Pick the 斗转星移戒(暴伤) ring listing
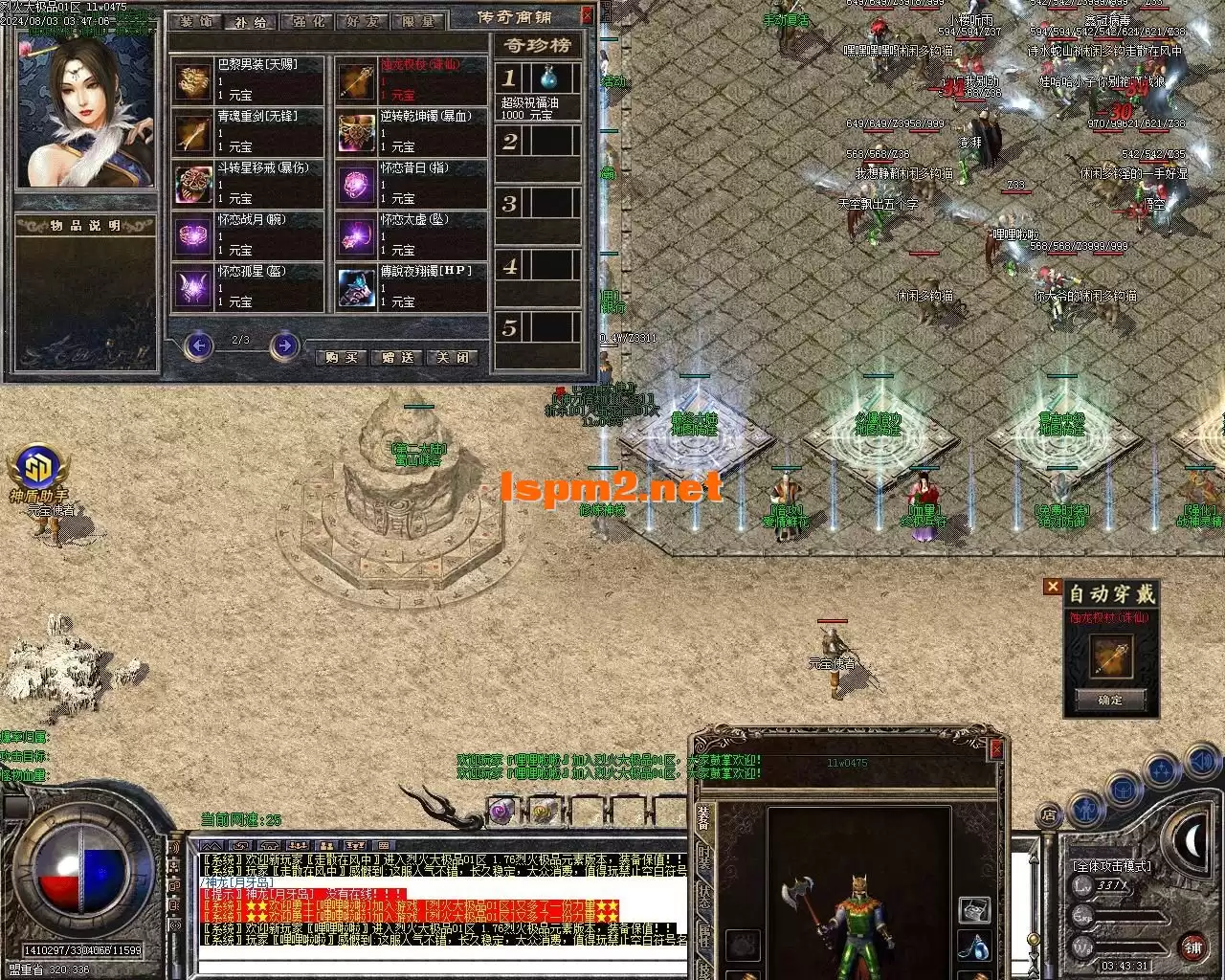Image resolution: width=1225 pixels, height=980 pixels. pyautogui.click(x=249, y=184)
